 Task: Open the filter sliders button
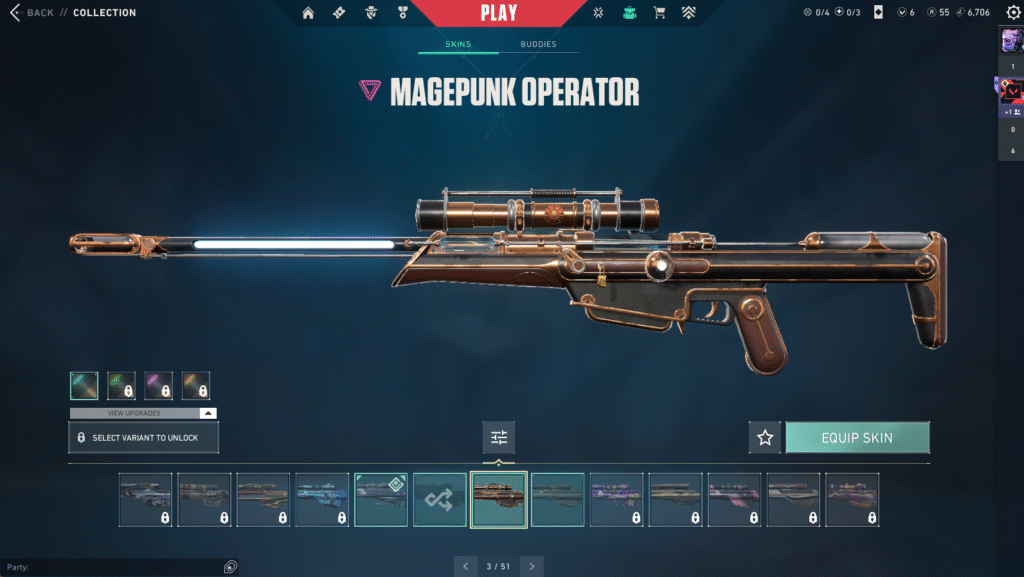(499, 437)
